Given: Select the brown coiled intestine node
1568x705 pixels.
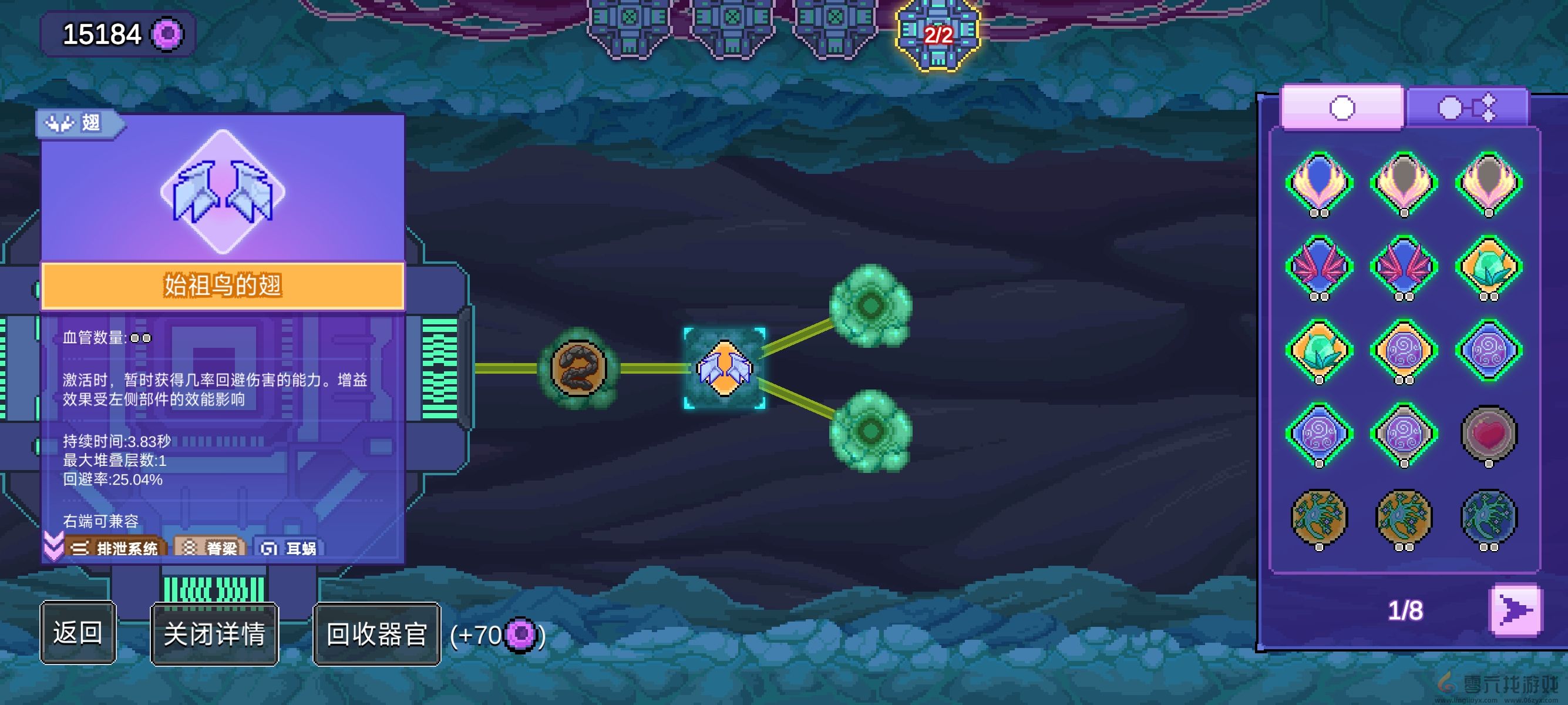Looking at the screenshot, I should pos(578,368).
